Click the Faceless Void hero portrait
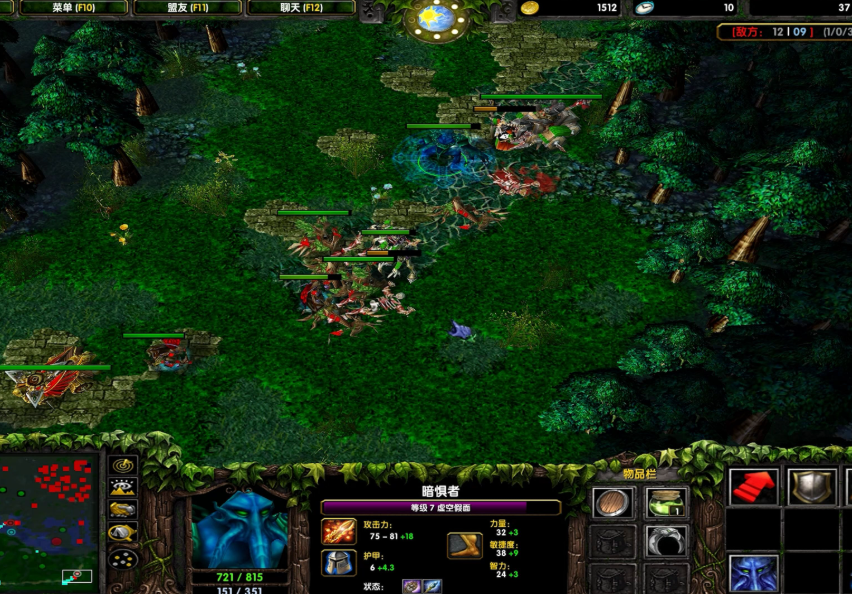 point(239,529)
